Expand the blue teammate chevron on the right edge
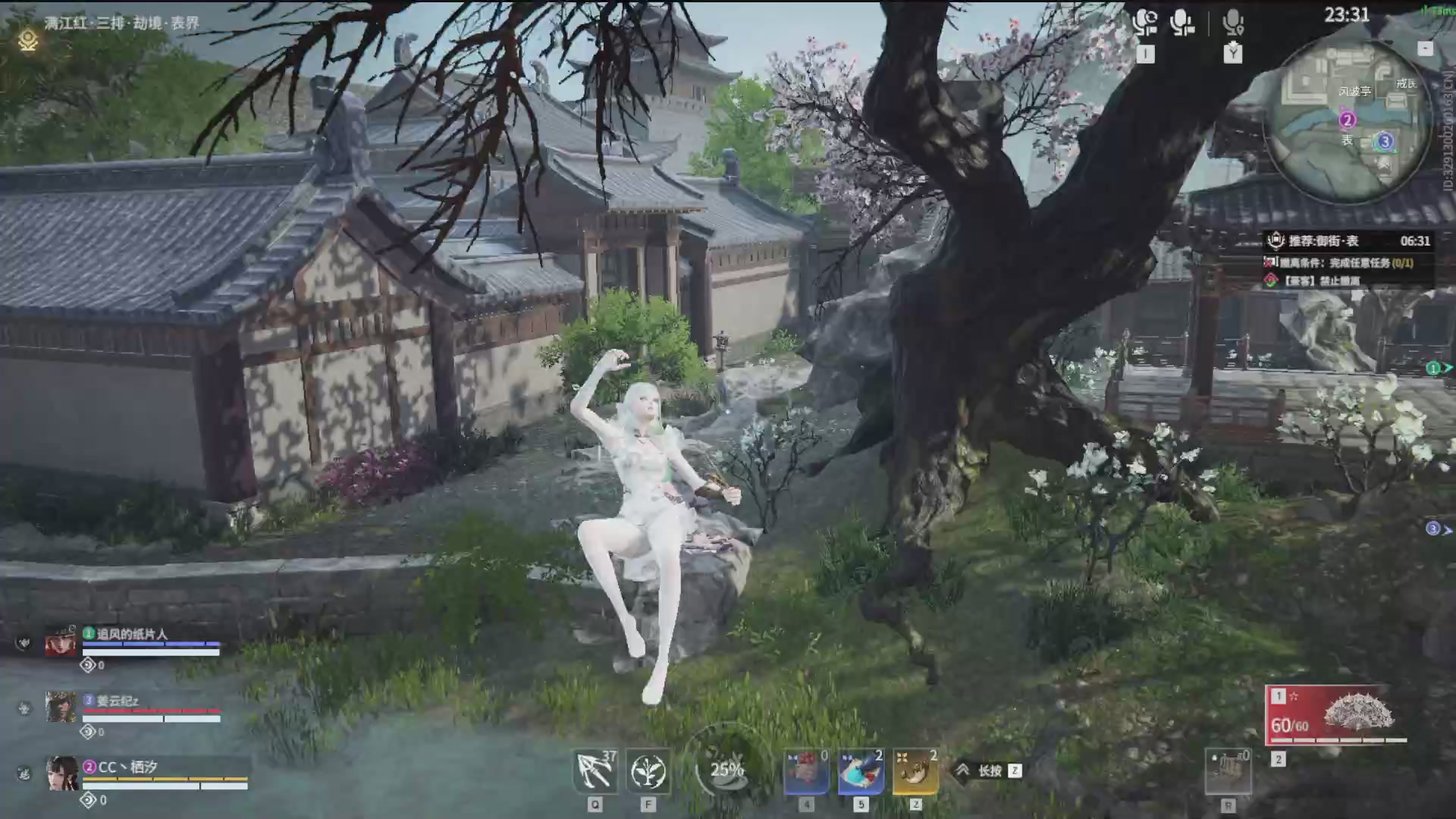The width and height of the screenshot is (1456, 819). (1433, 526)
